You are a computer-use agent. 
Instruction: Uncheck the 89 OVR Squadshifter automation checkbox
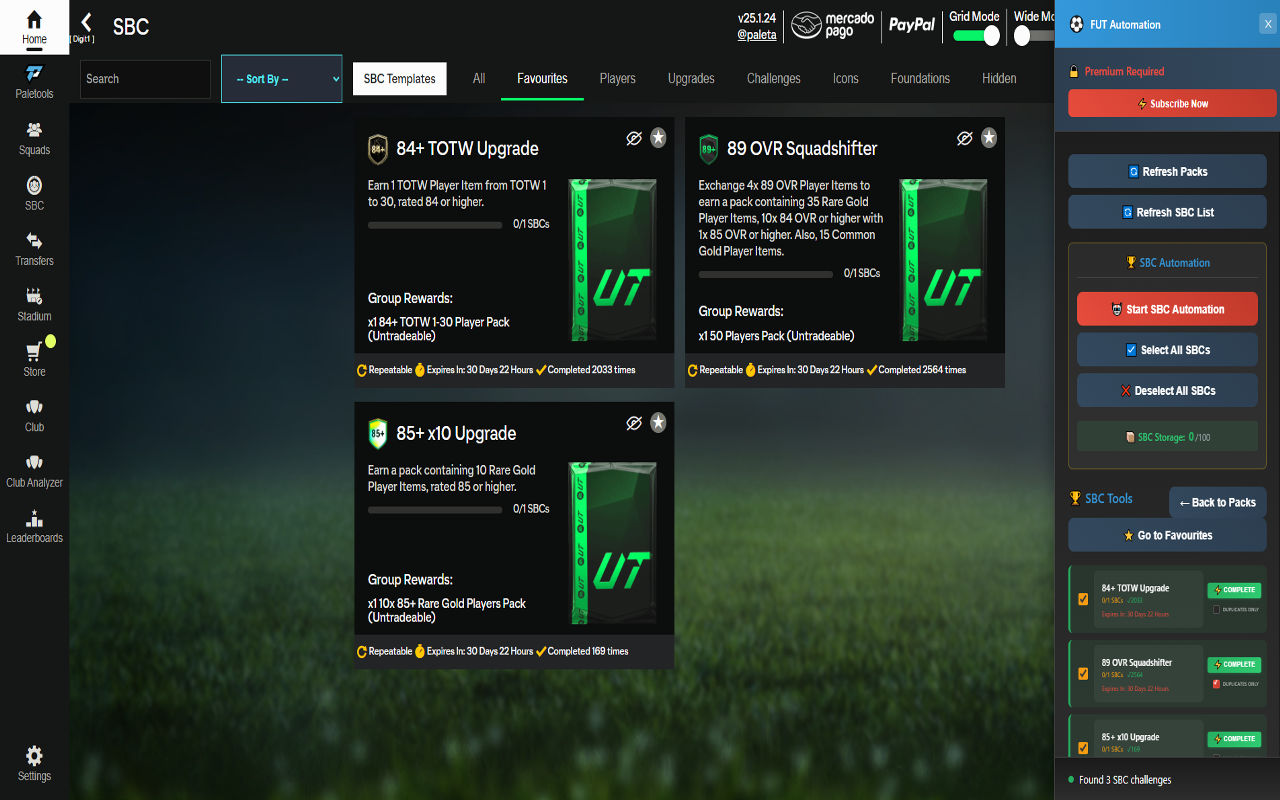[1083, 674]
